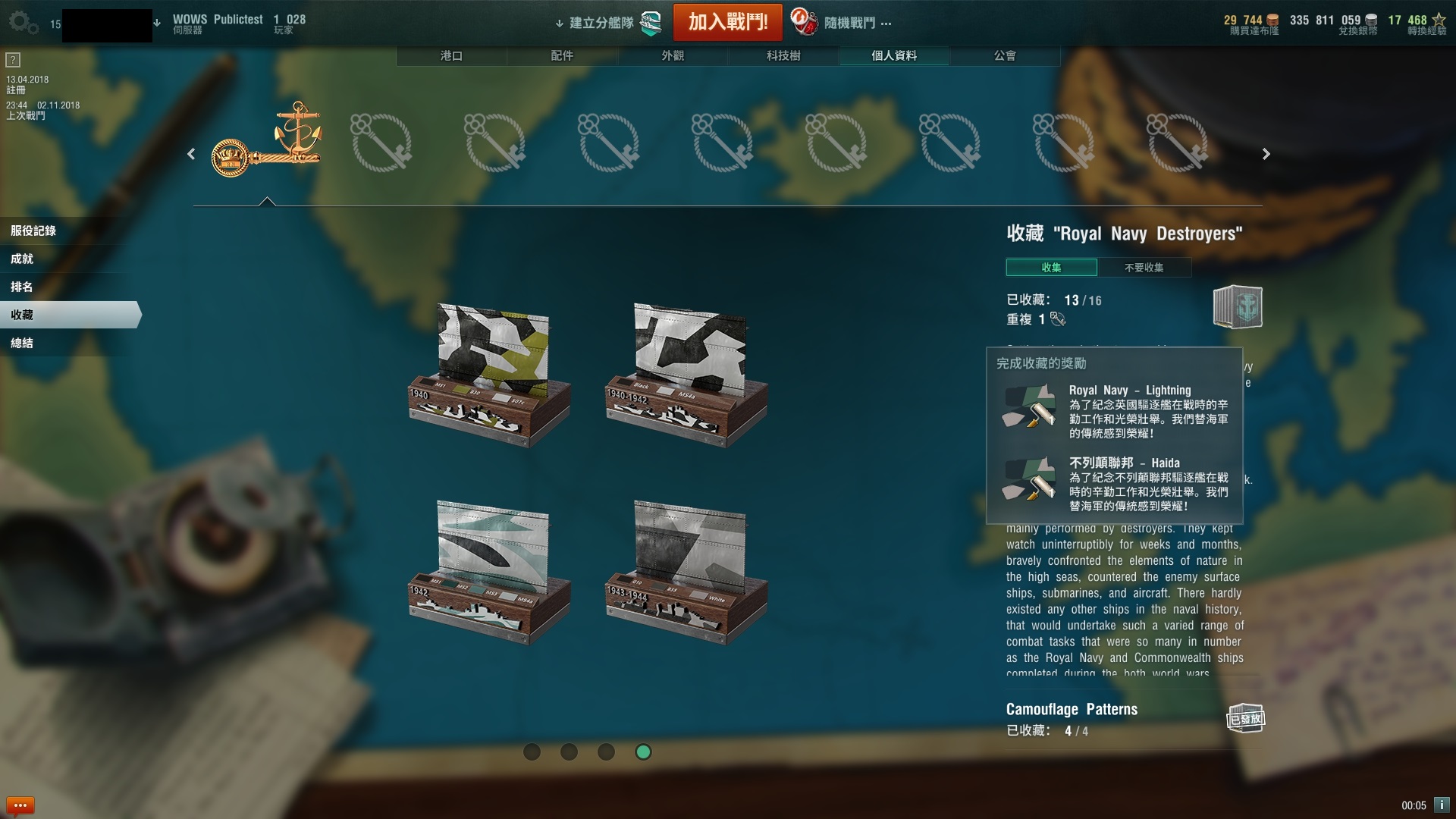
Task: Open 服役記錄 service record section
Action: [33, 231]
